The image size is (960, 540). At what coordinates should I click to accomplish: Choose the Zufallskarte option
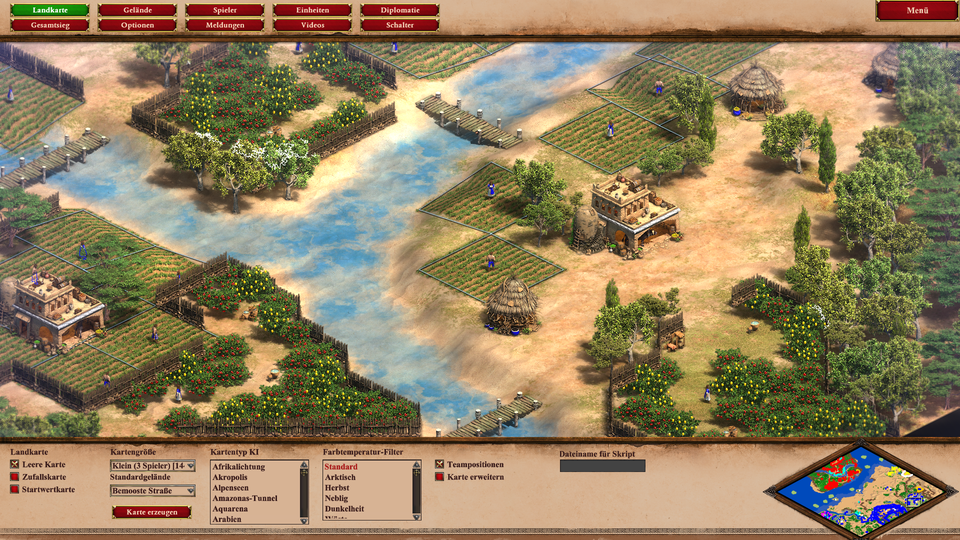(x=14, y=477)
